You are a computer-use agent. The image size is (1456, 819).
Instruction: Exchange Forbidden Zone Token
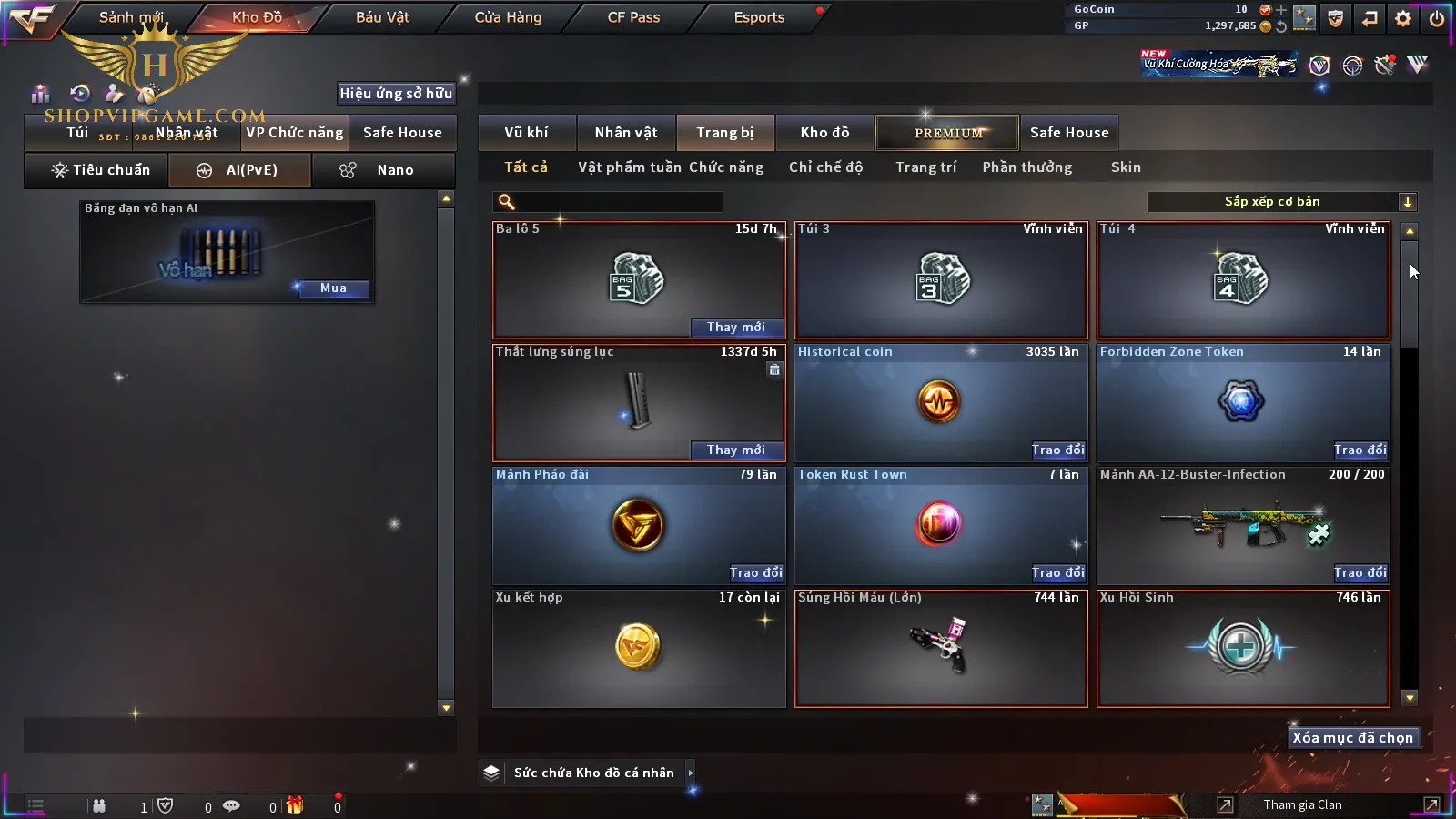click(x=1360, y=450)
